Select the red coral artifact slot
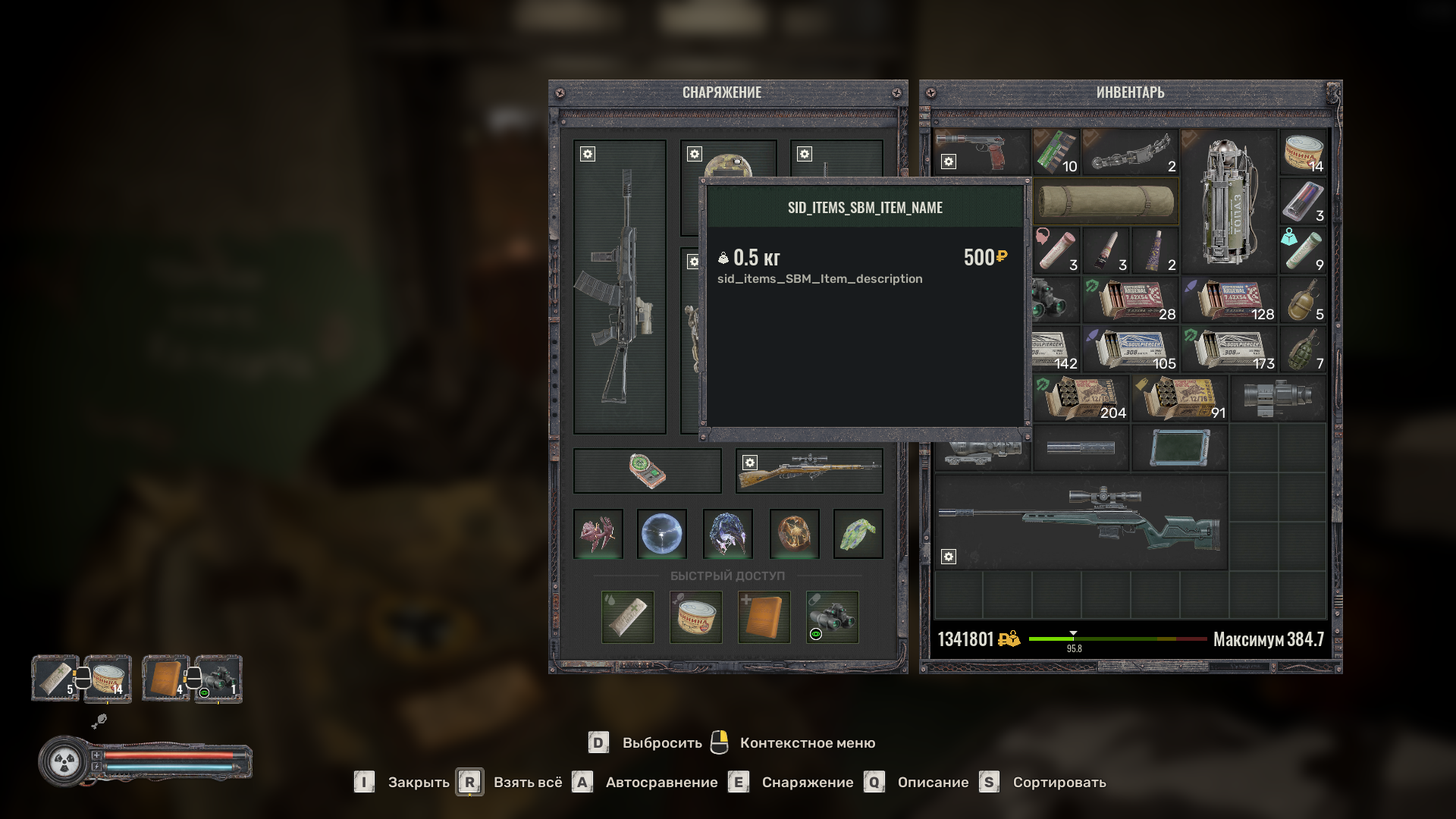The image size is (1456, 819). (598, 534)
